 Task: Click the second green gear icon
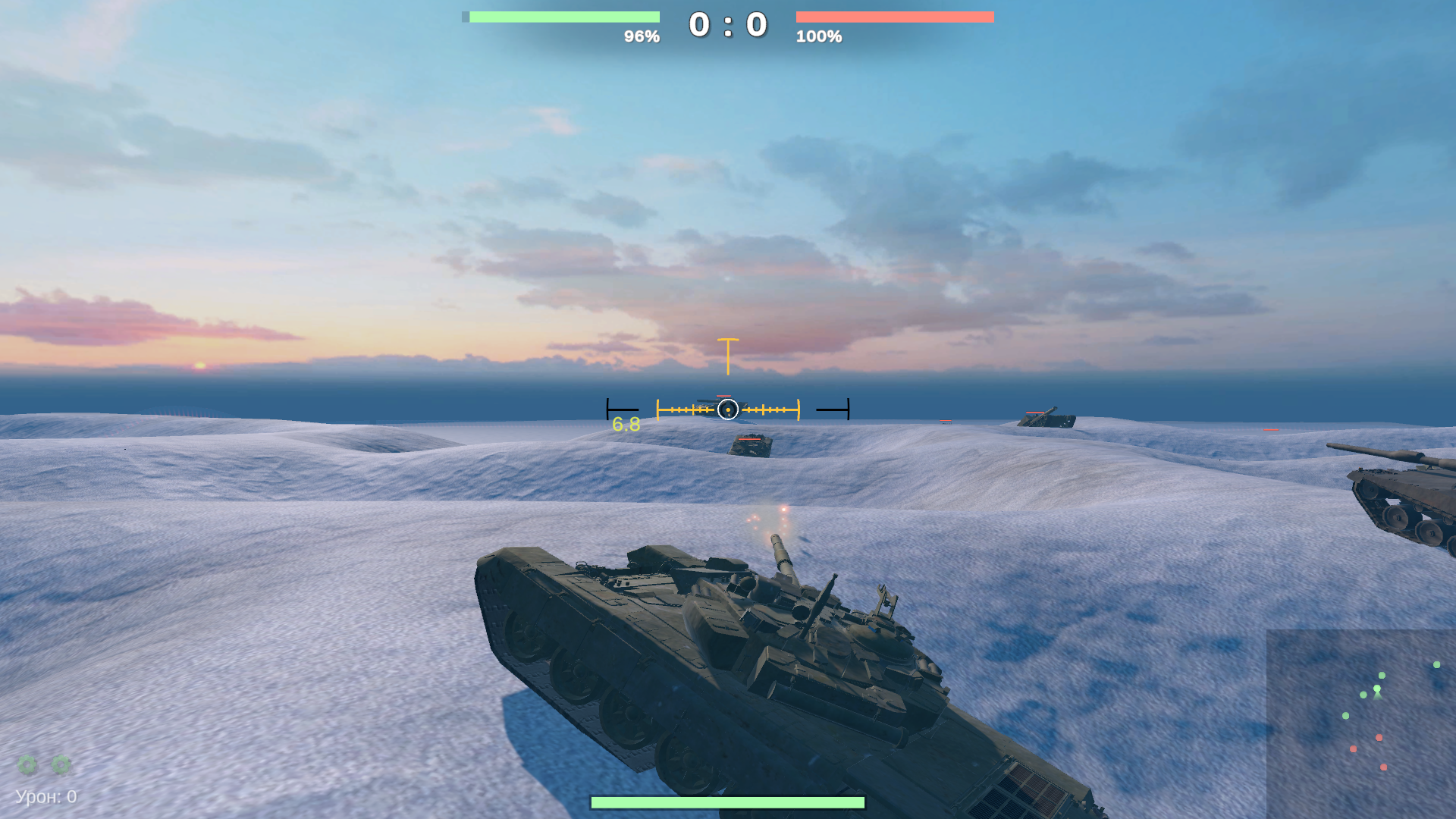click(60, 764)
